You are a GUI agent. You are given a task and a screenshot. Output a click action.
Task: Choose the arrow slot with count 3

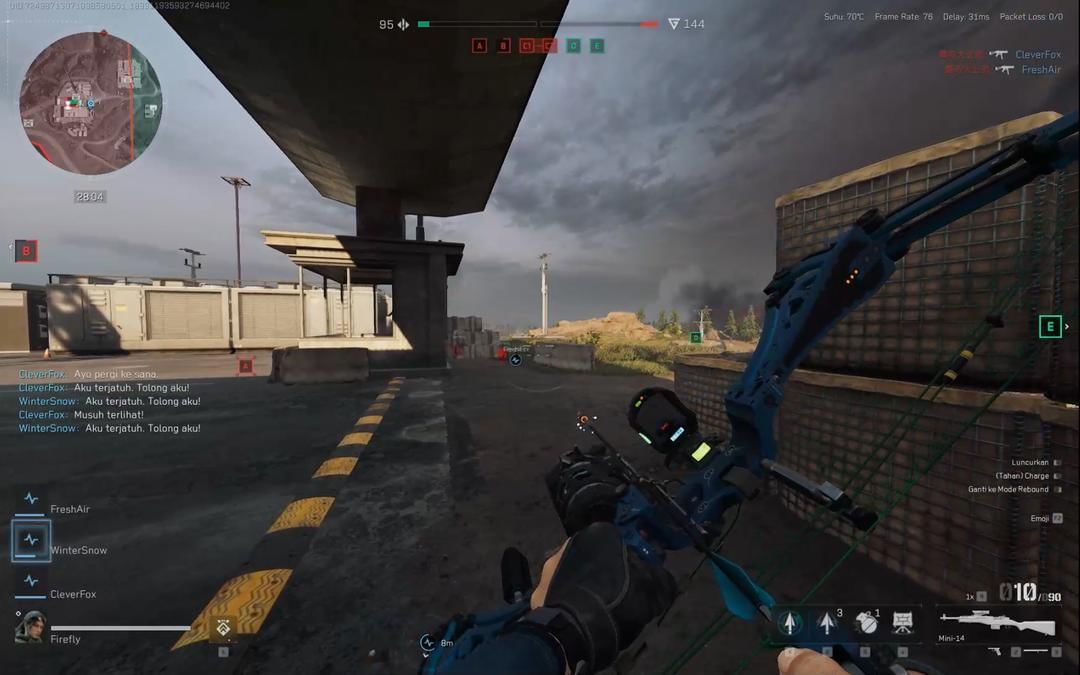(828, 623)
